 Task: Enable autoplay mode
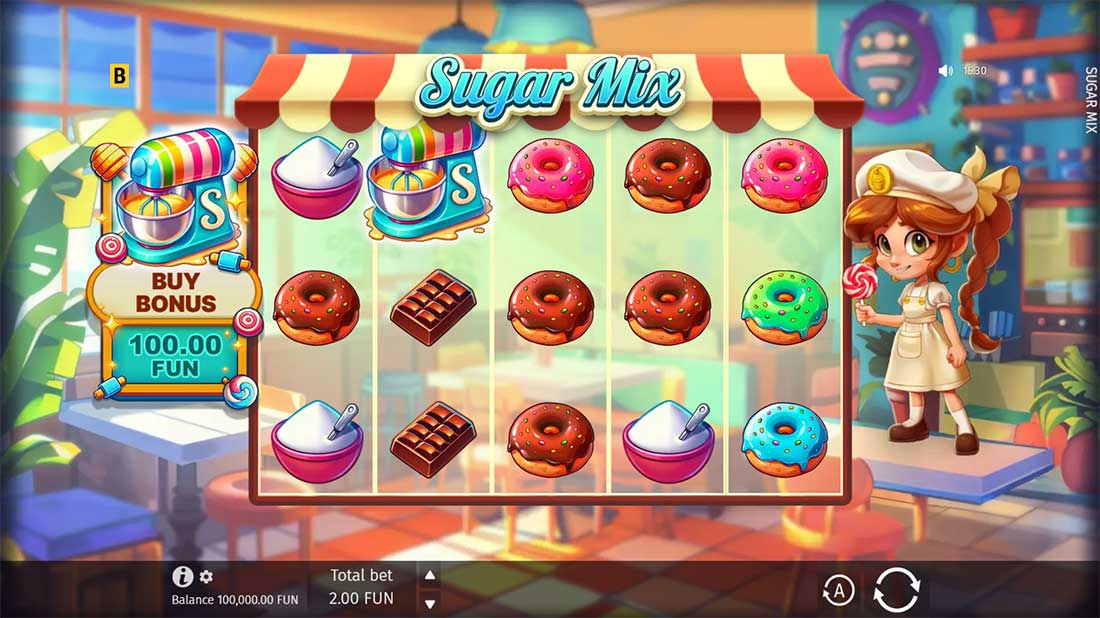coord(838,591)
